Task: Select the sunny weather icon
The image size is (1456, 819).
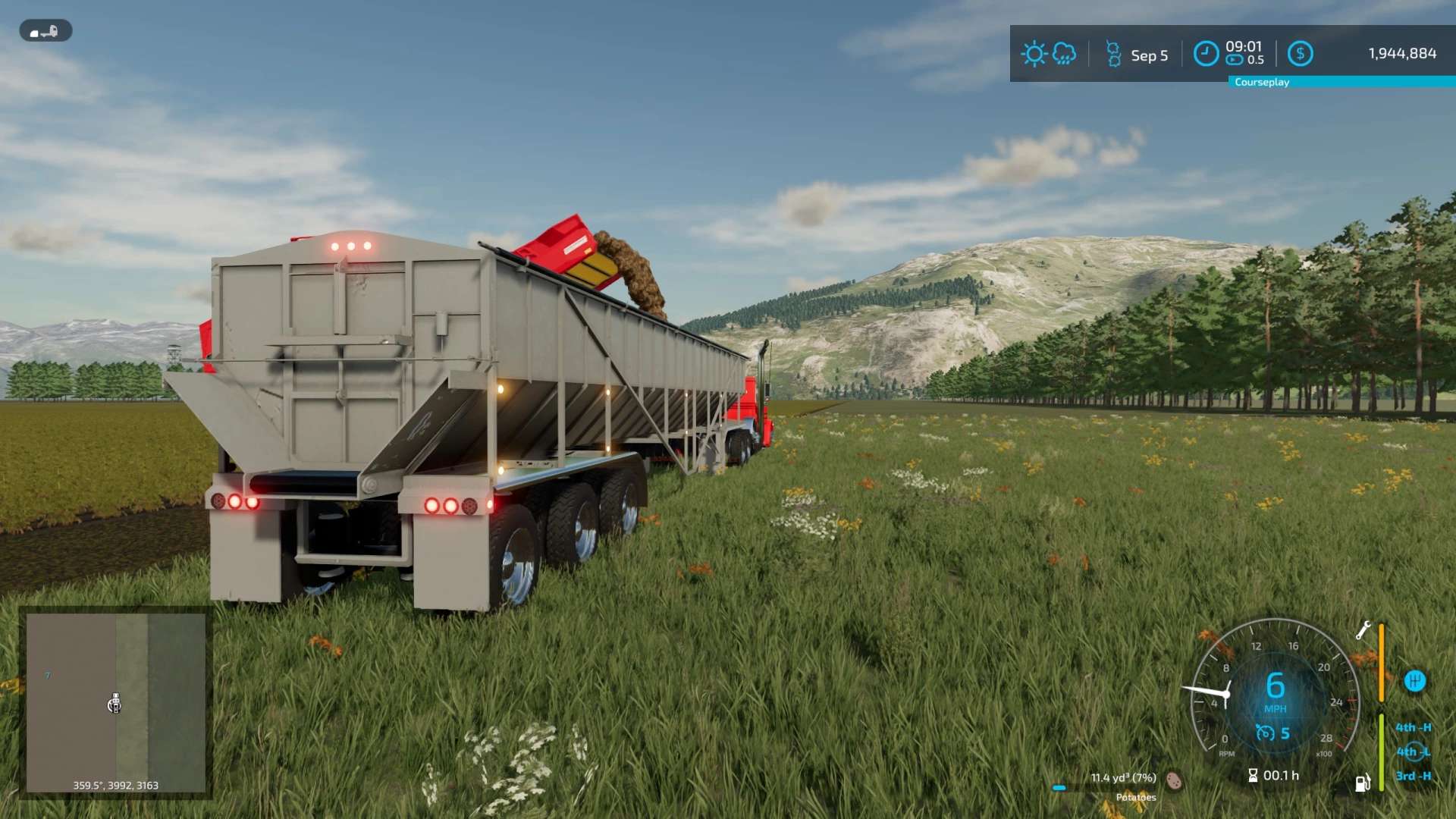Action: (1034, 54)
